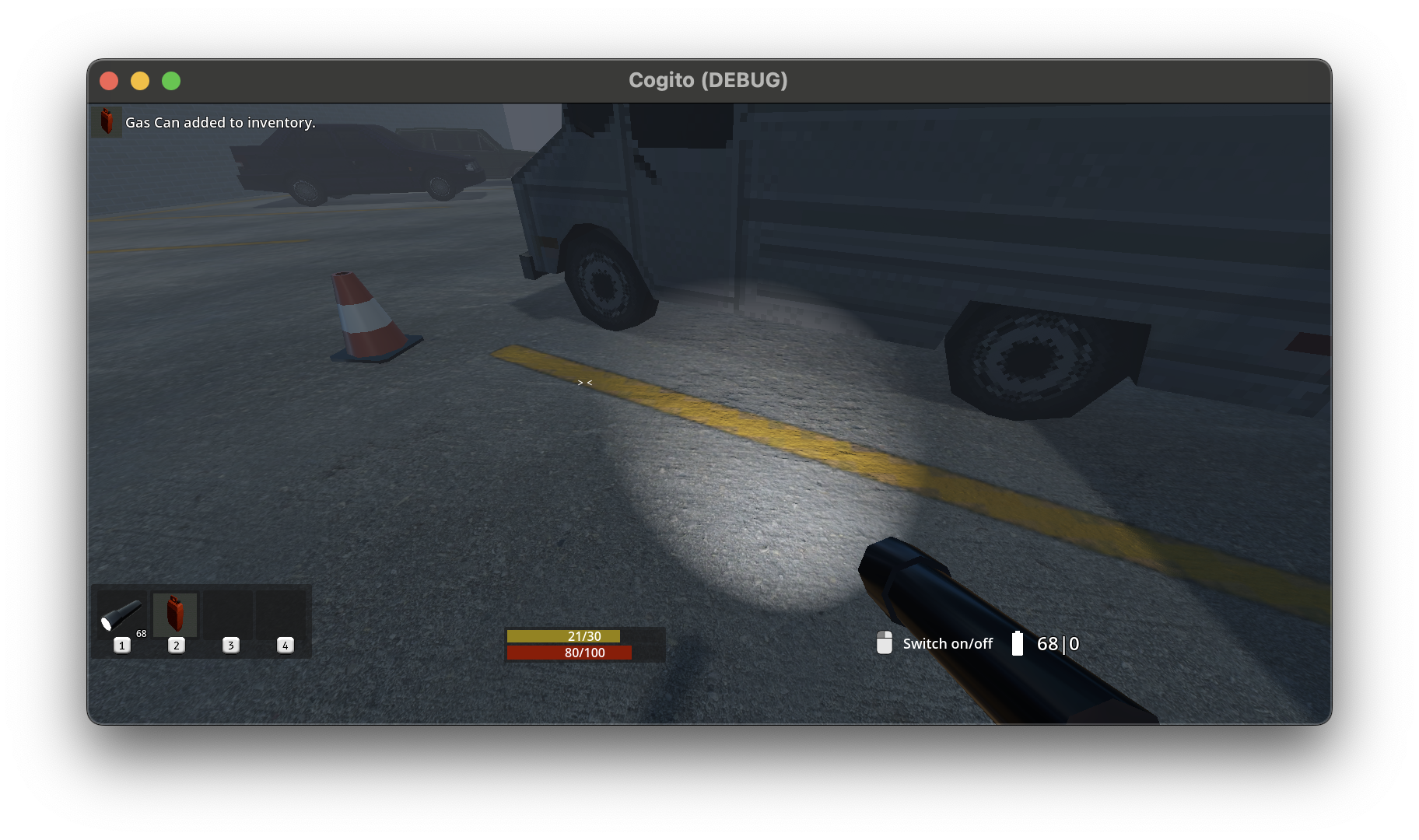This screenshot has height=840, width=1419.
Task: Minimize the Cogito window
Action: coord(140,81)
